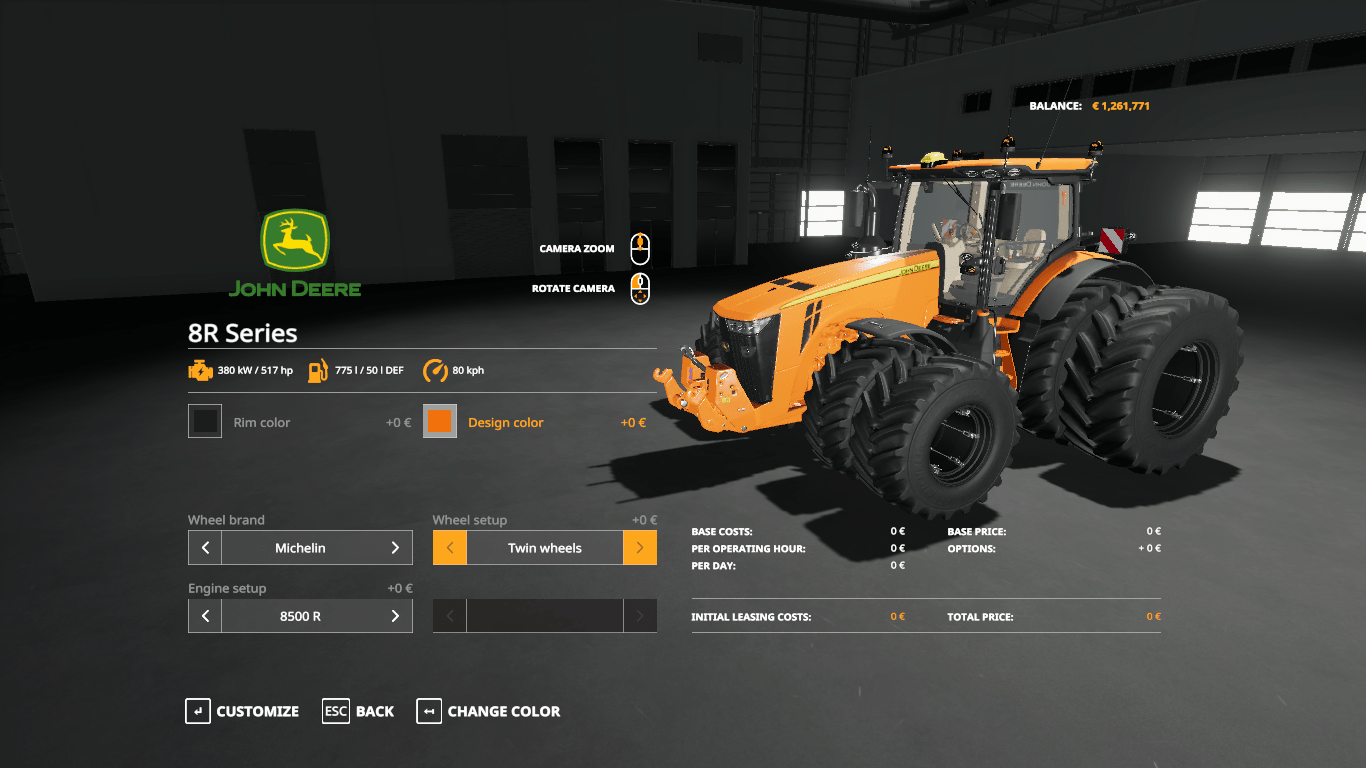Click the Customize button
Image resolution: width=1366 pixels, height=768 pixels.
[243, 711]
